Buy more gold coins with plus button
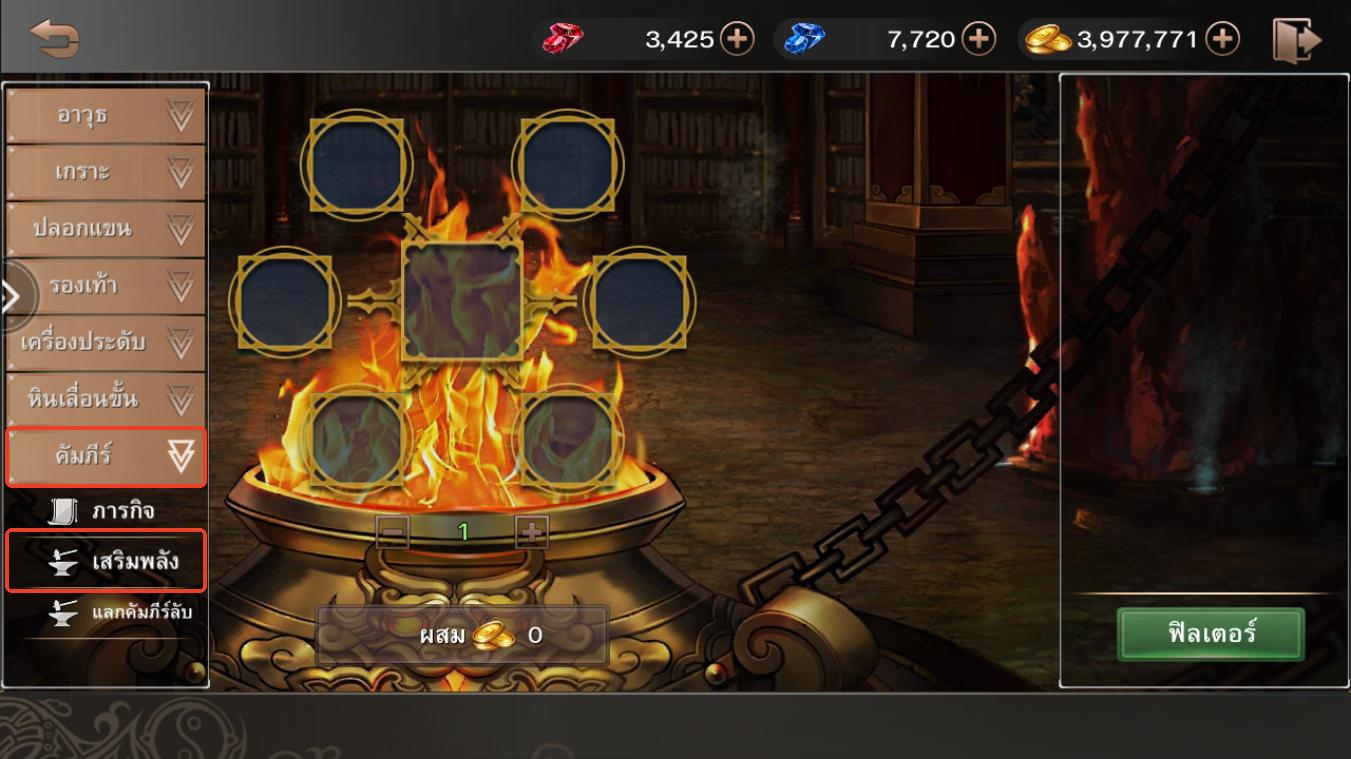Viewport: 1351px width, 759px height. click(1222, 39)
